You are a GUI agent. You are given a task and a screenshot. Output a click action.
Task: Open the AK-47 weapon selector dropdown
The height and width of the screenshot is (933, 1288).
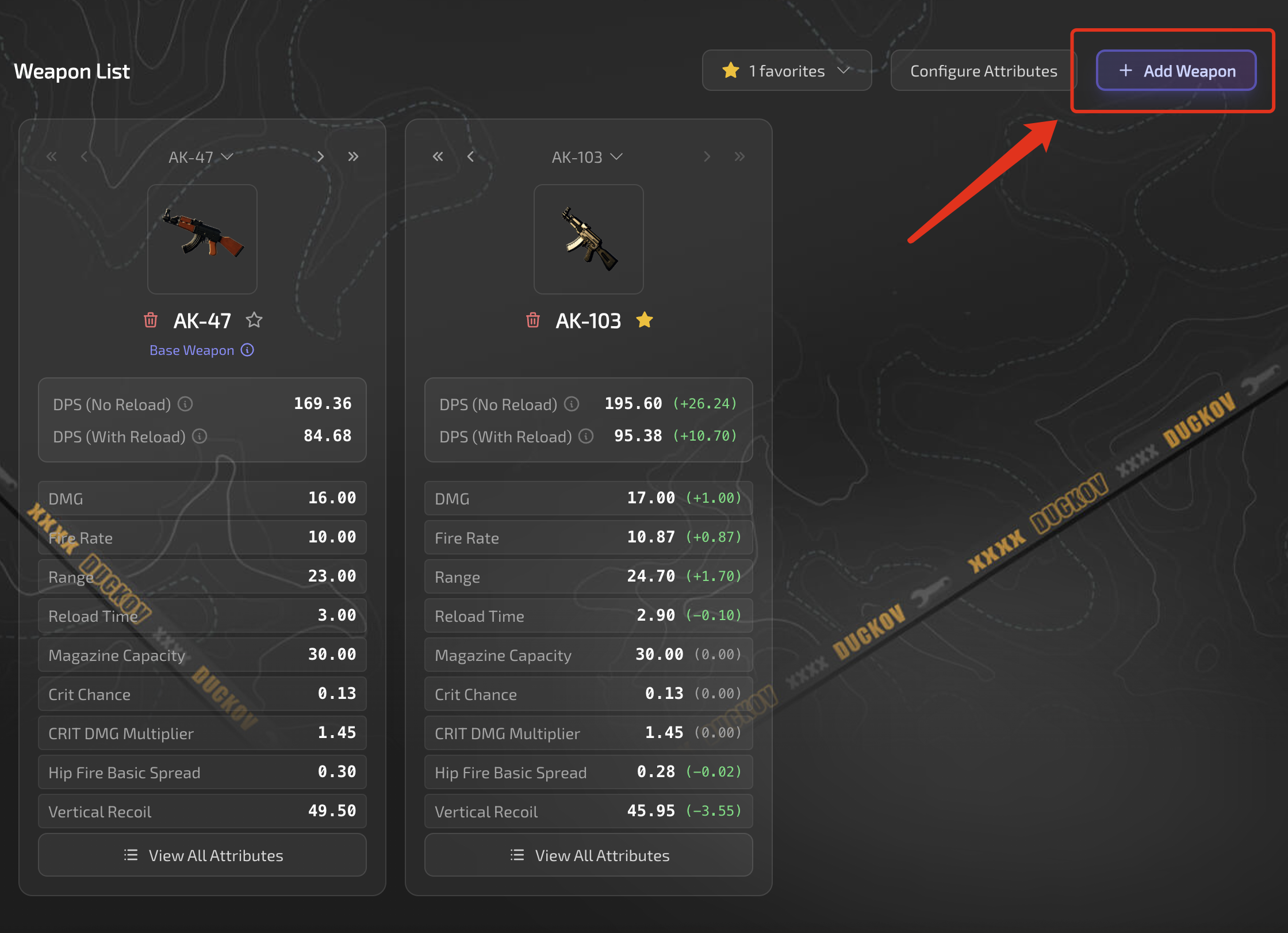[201, 157]
